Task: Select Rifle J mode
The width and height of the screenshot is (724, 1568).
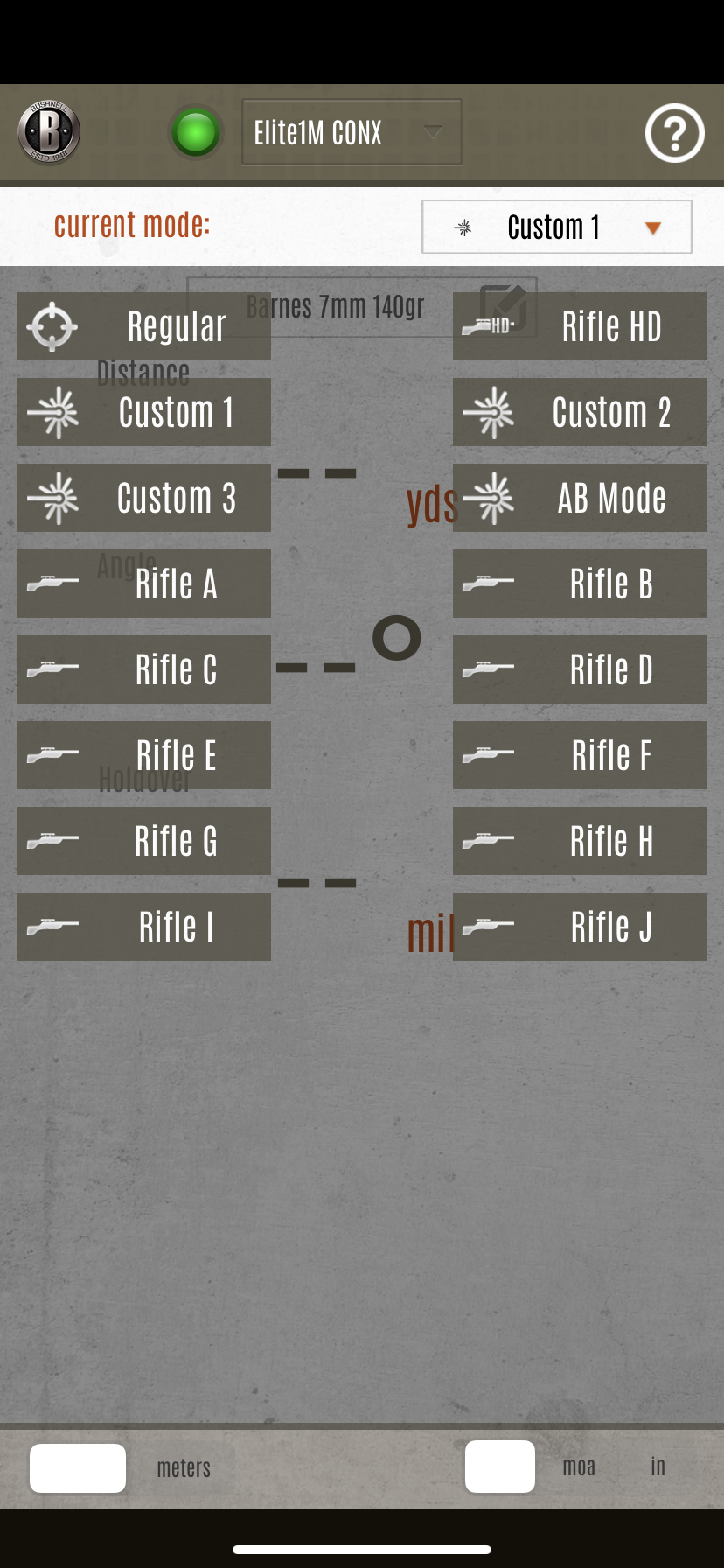Action: pos(579,927)
